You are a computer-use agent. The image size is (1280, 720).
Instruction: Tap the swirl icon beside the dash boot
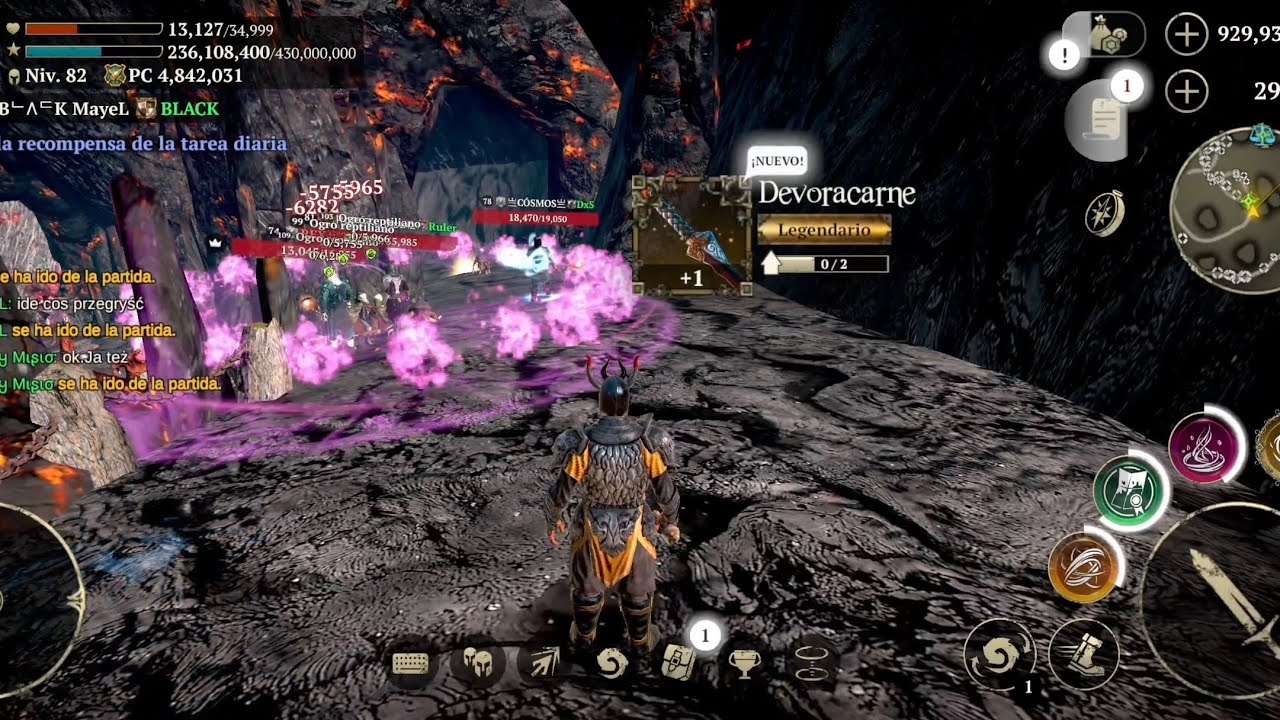click(x=998, y=656)
